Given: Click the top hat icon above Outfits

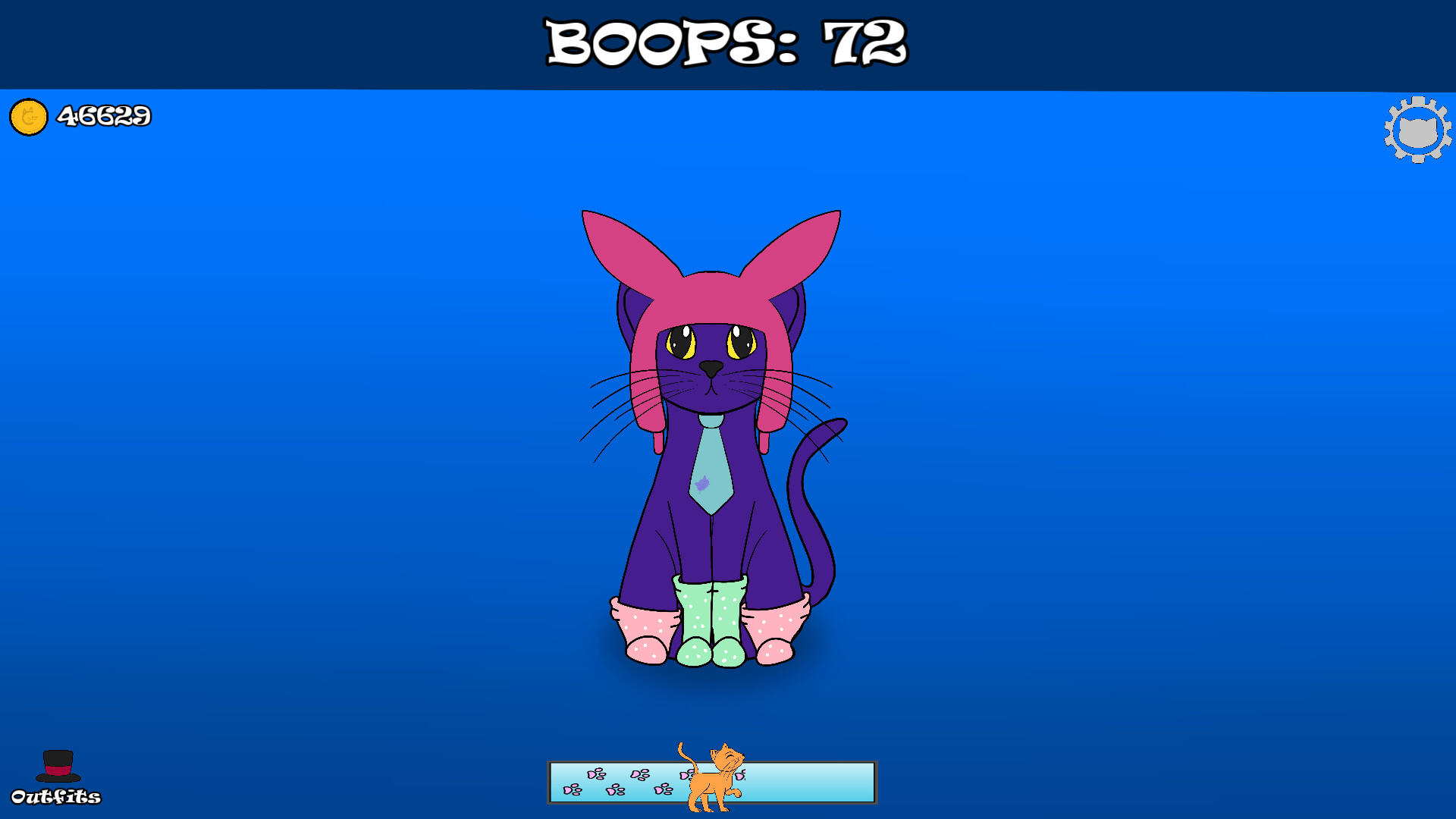Looking at the screenshot, I should [x=58, y=765].
